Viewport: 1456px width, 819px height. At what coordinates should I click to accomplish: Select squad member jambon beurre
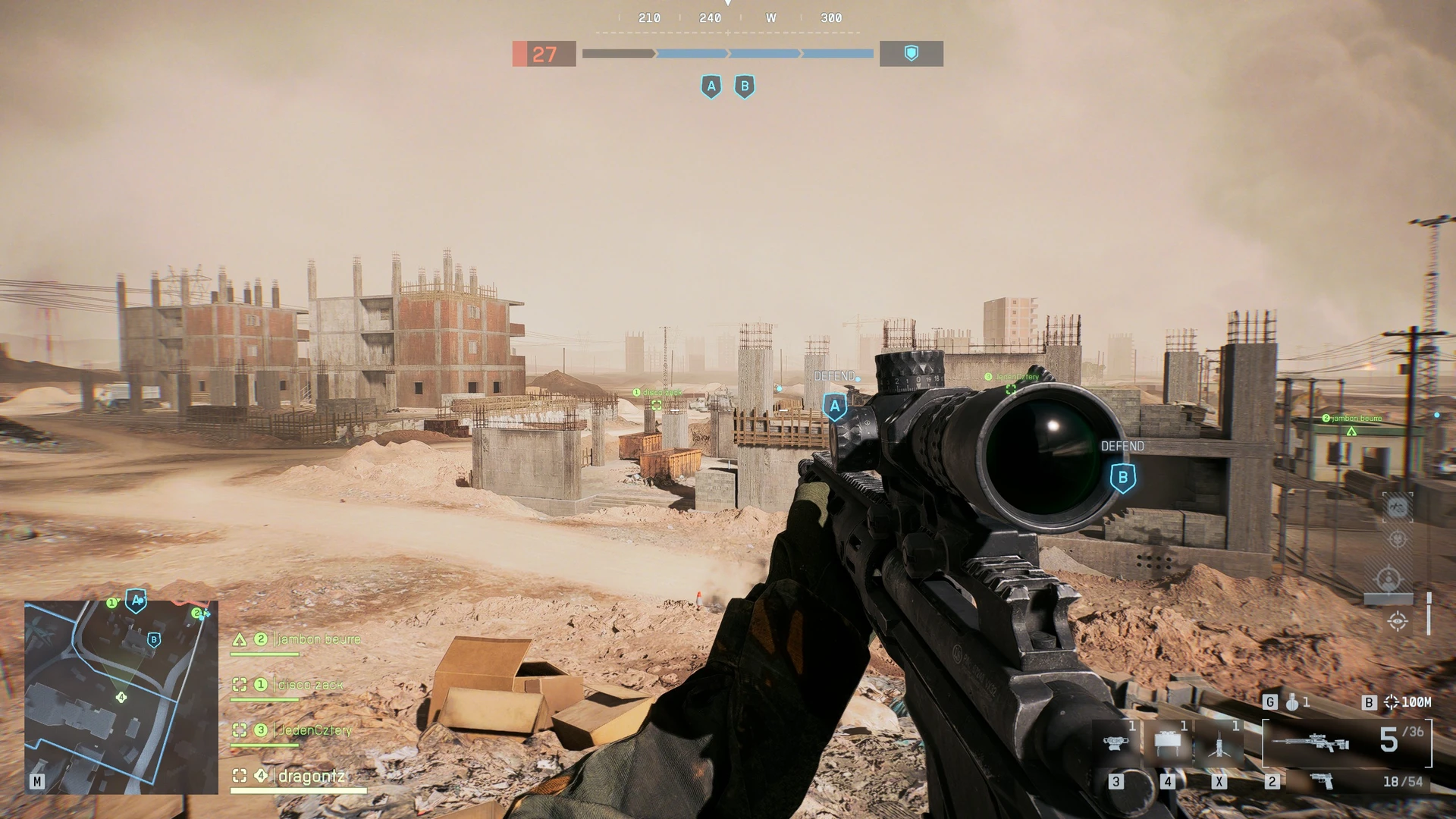tap(318, 639)
